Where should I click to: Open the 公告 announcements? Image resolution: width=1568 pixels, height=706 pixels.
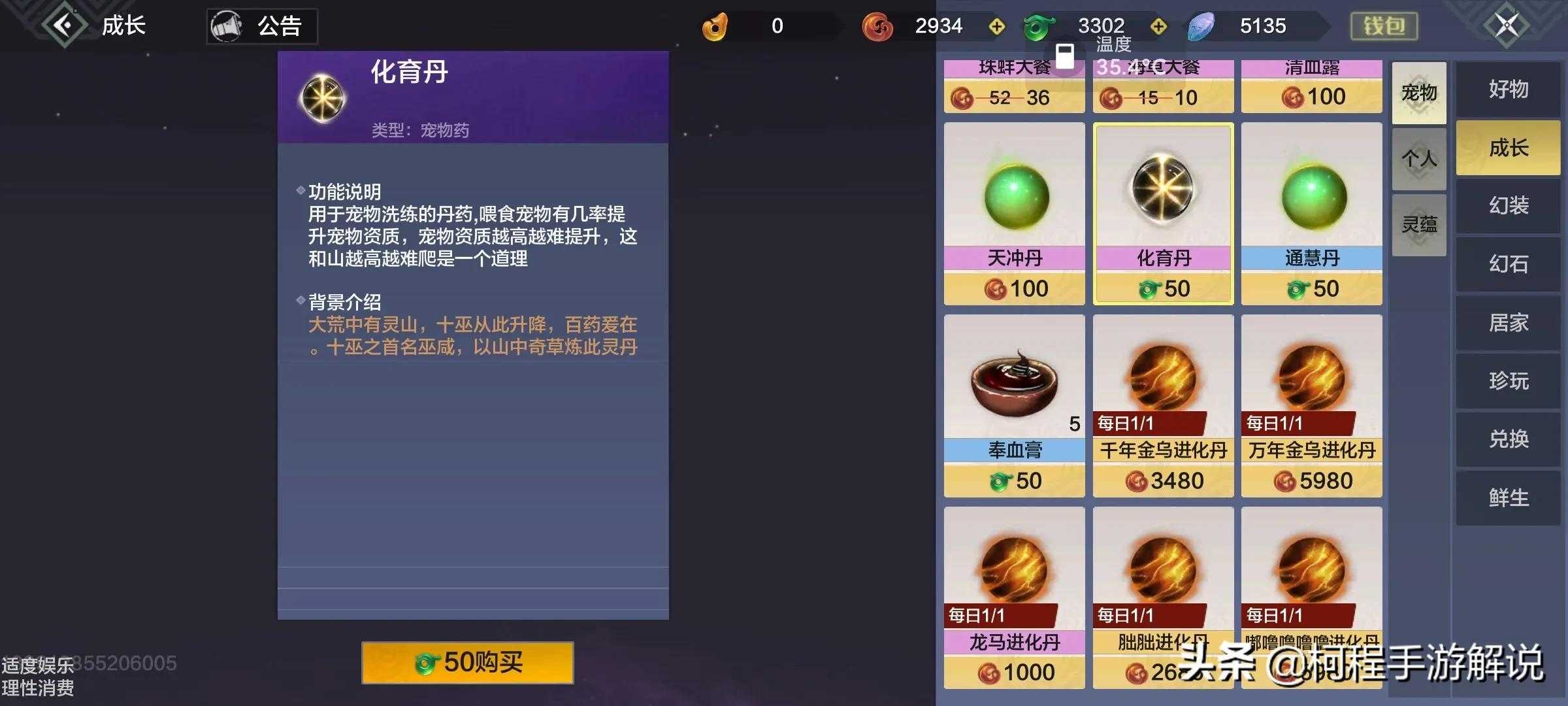(x=263, y=26)
